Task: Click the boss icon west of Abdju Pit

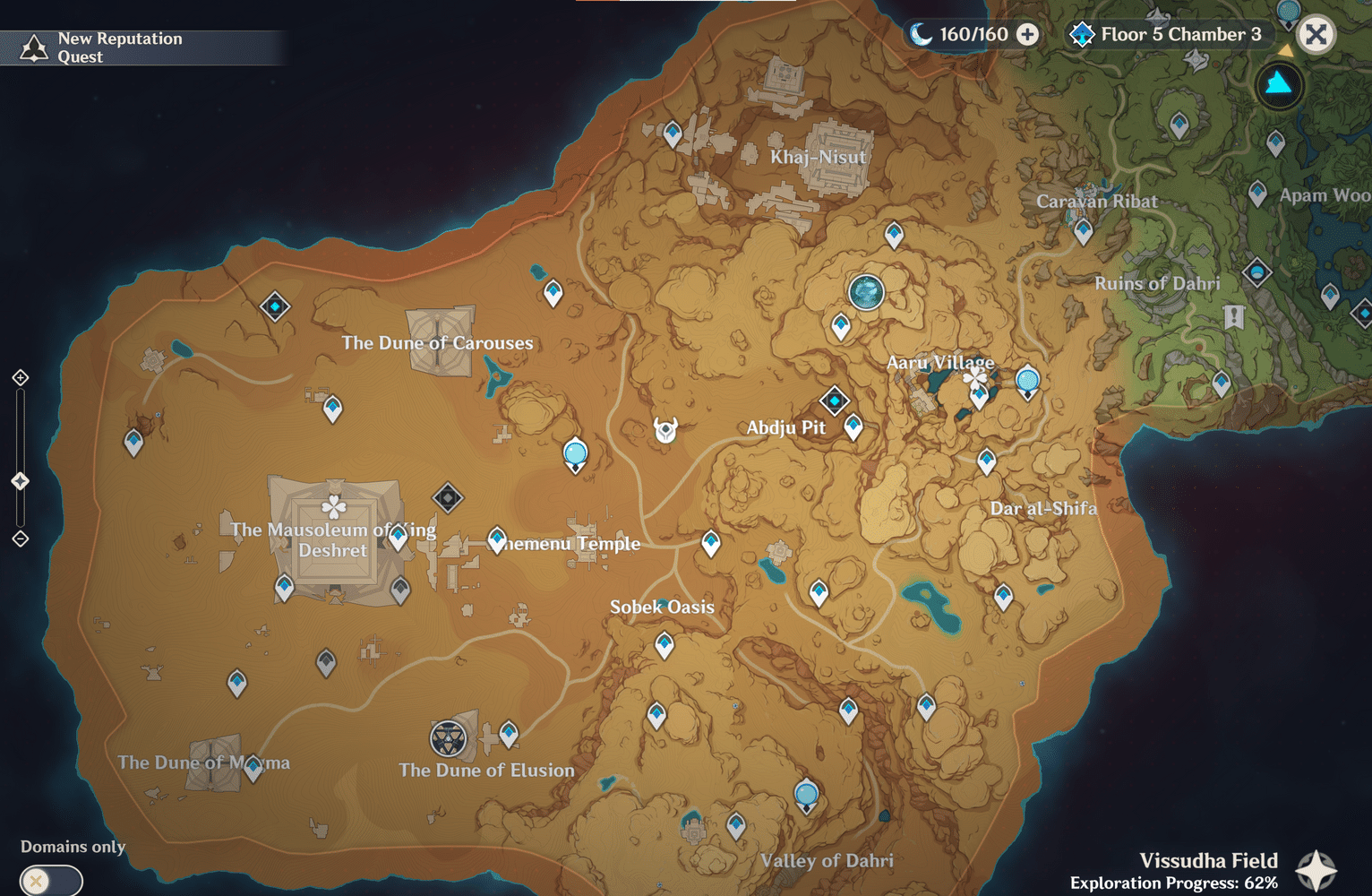Action: pyautogui.click(x=665, y=427)
